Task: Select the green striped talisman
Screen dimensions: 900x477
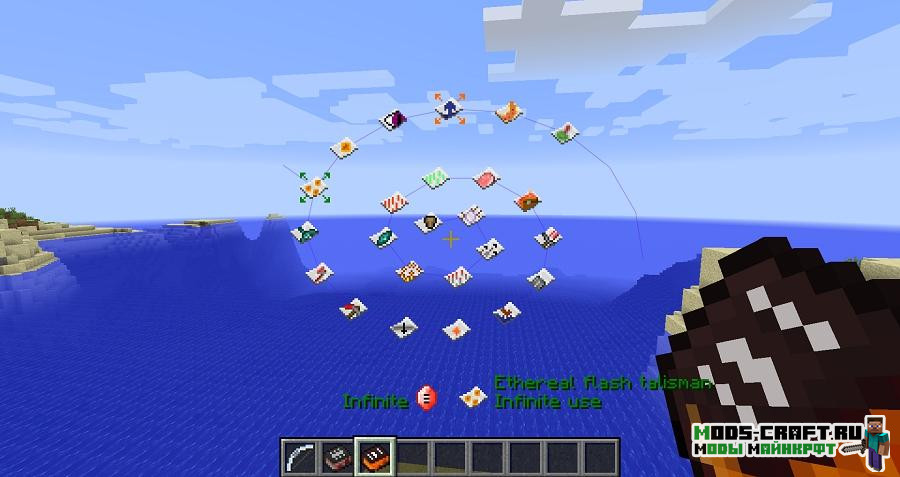Action: [x=434, y=178]
